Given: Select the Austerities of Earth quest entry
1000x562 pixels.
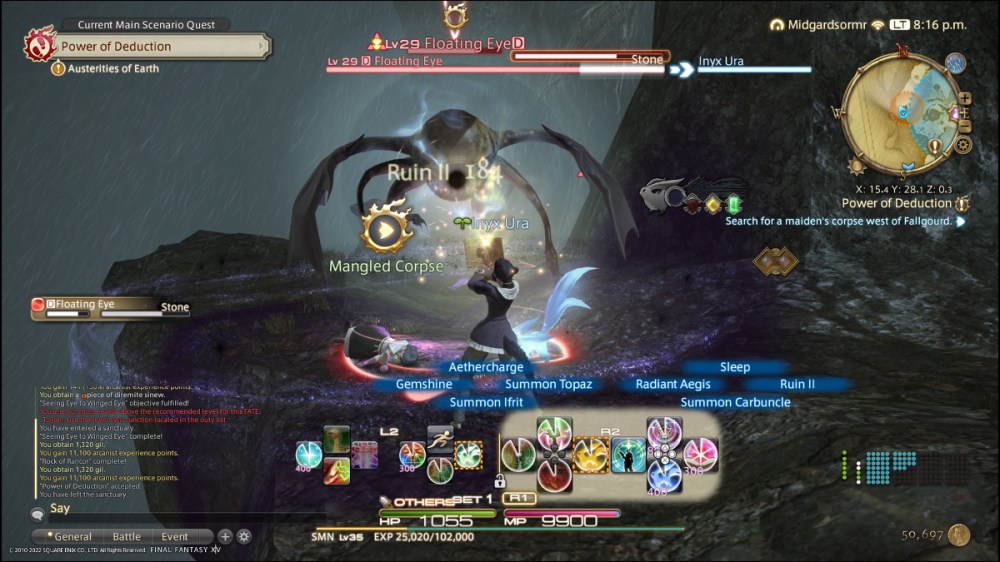Looking at the screenshot, I should click(112, 69).
